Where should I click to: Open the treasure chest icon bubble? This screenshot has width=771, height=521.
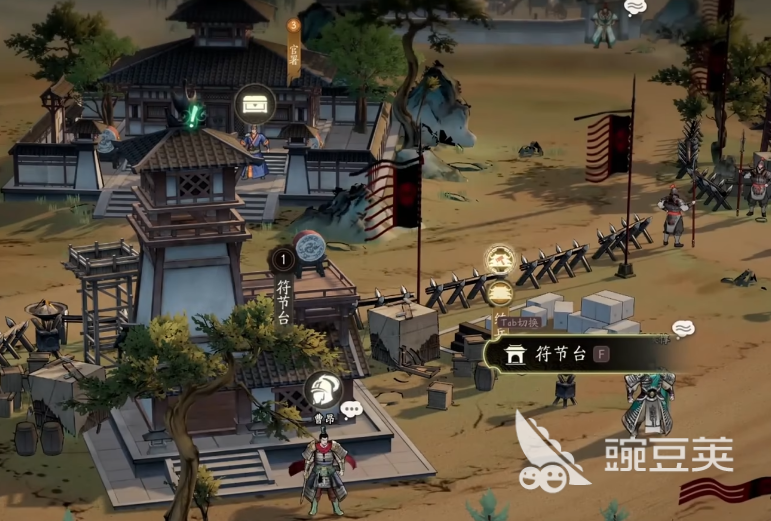pyautogui.click(x=255, y=103)
